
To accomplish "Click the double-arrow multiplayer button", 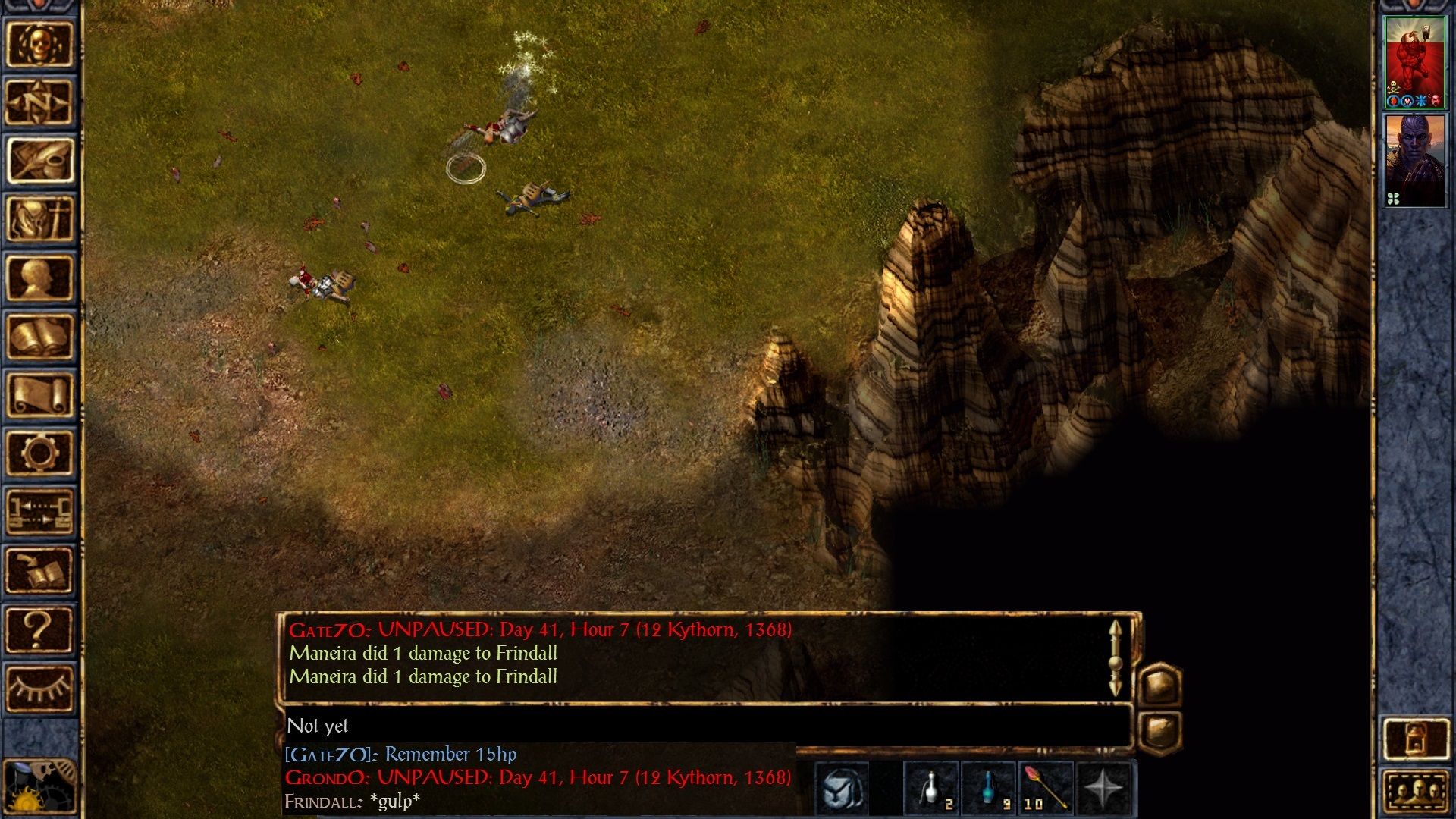I will pyautogui.click(x=39, y=511).
